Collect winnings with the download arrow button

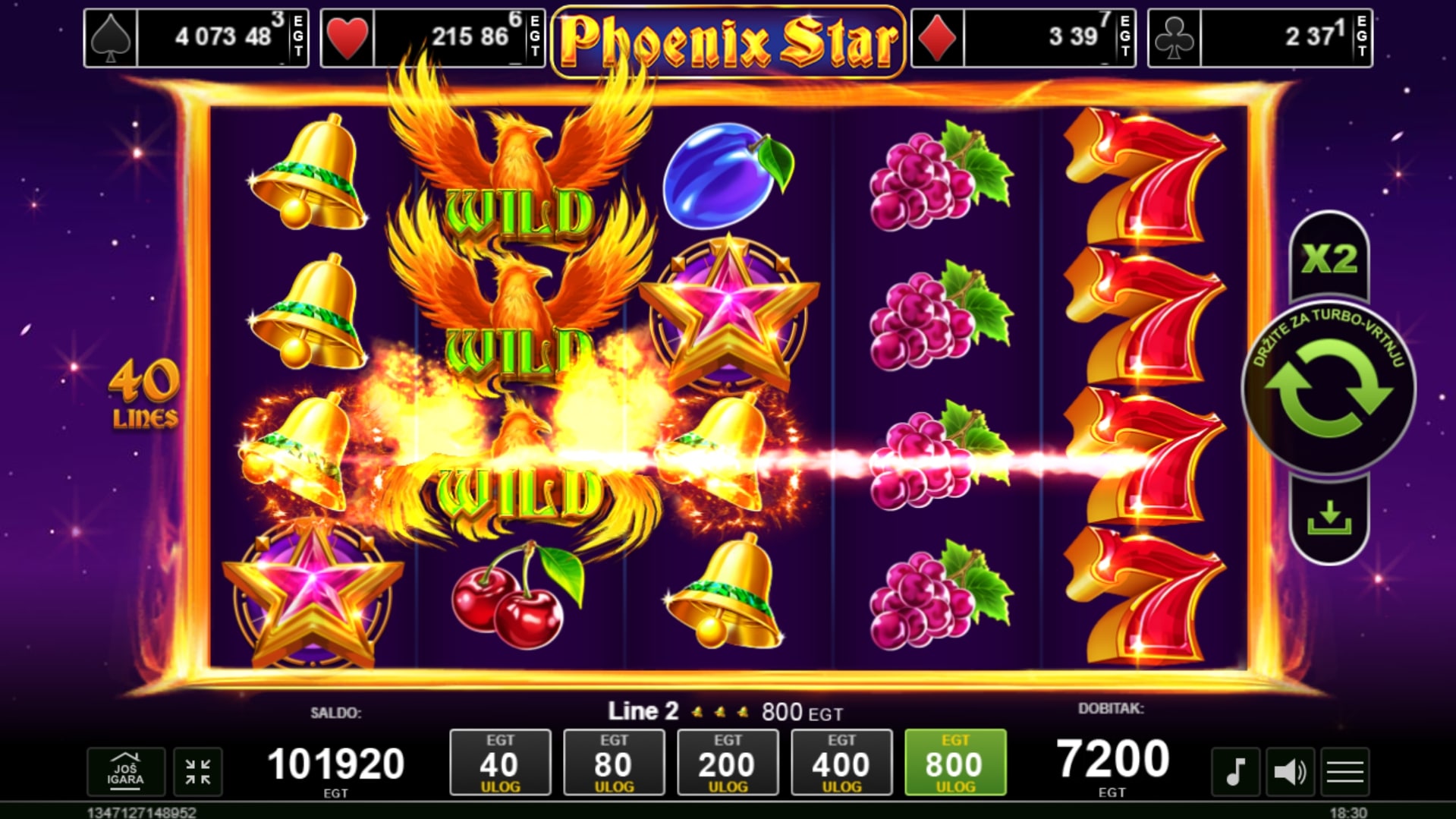pos(1329,520)
